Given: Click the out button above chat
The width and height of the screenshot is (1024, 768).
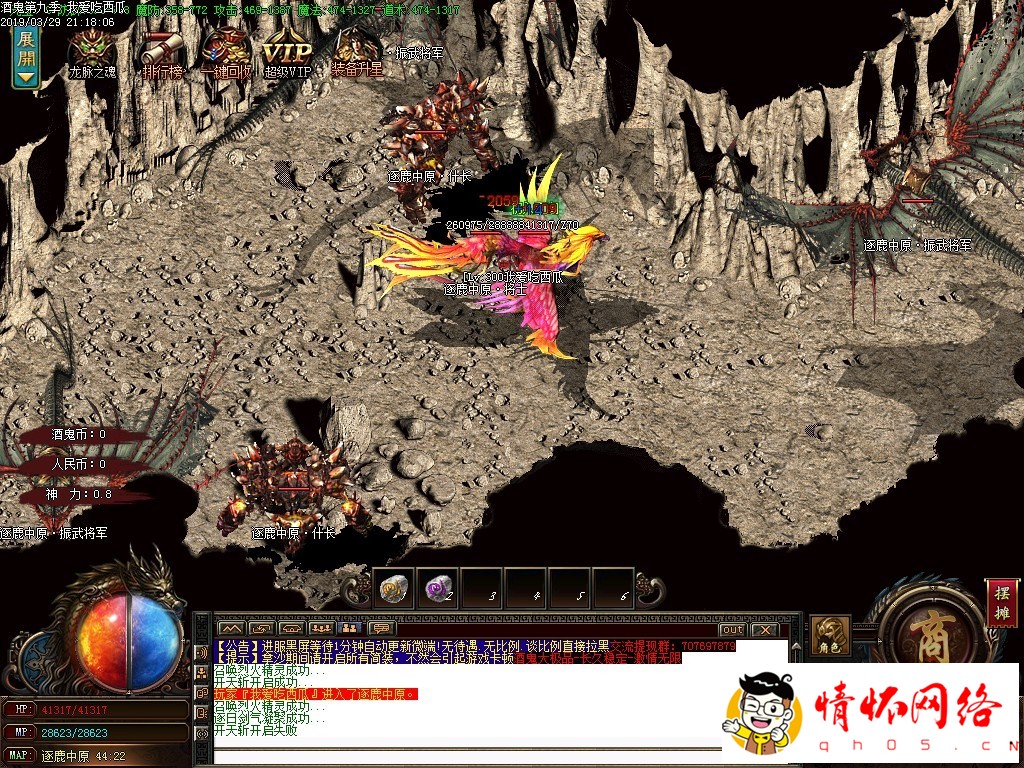Looking at the screenshot, I should click(732, 629).
